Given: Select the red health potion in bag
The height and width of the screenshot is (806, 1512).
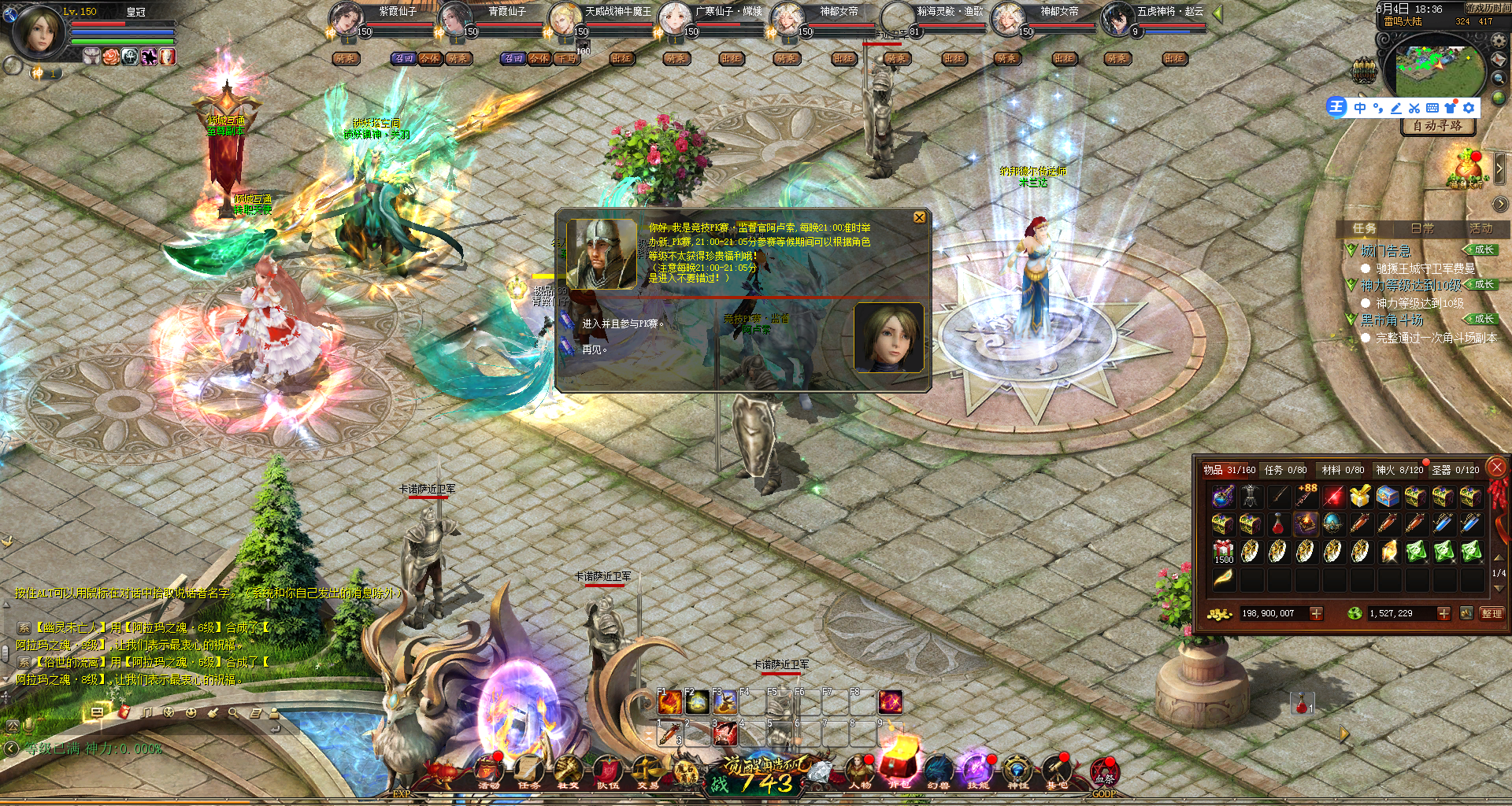Looking at the screenshot, I should click(x=1277, y=524).
